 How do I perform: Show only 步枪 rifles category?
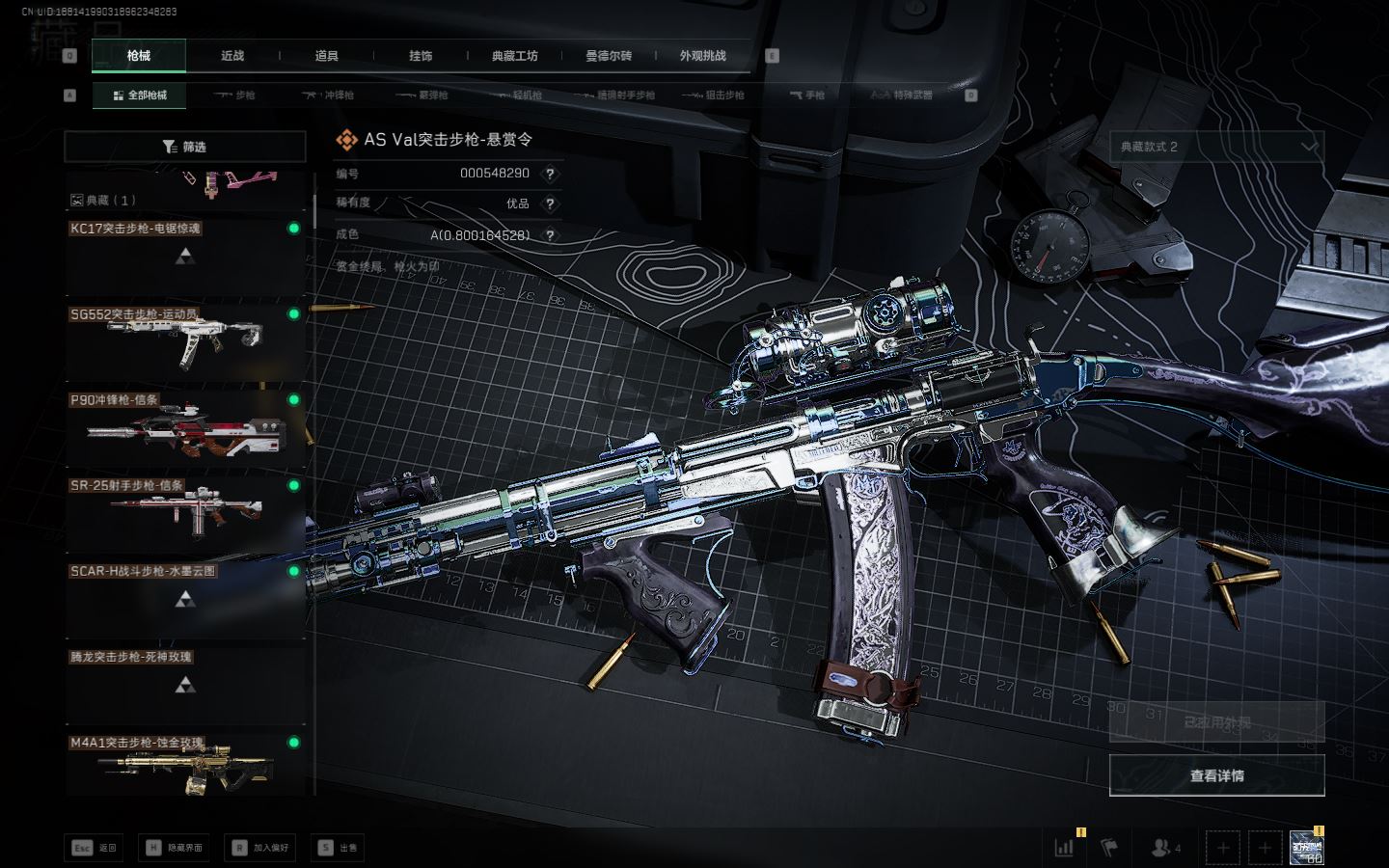coord(235,95)
